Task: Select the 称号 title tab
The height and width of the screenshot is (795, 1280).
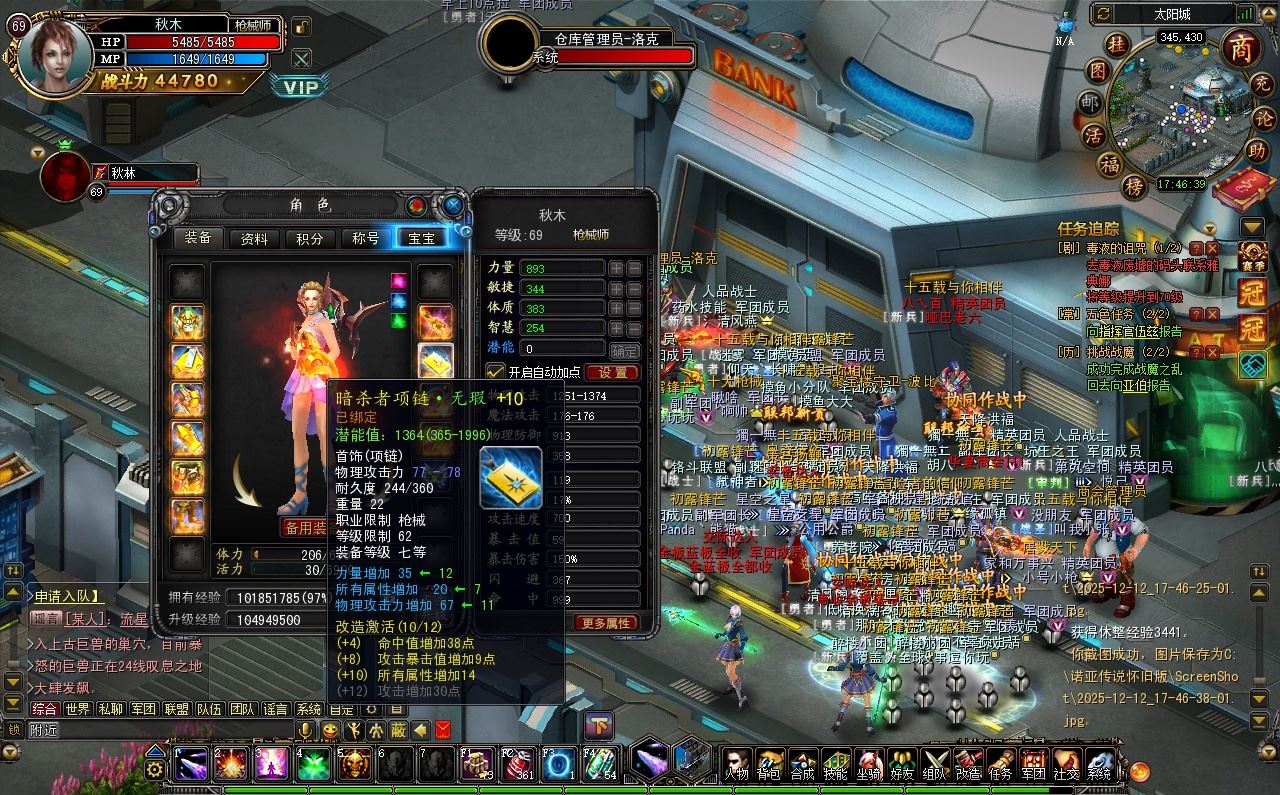Action: (366, 238)
